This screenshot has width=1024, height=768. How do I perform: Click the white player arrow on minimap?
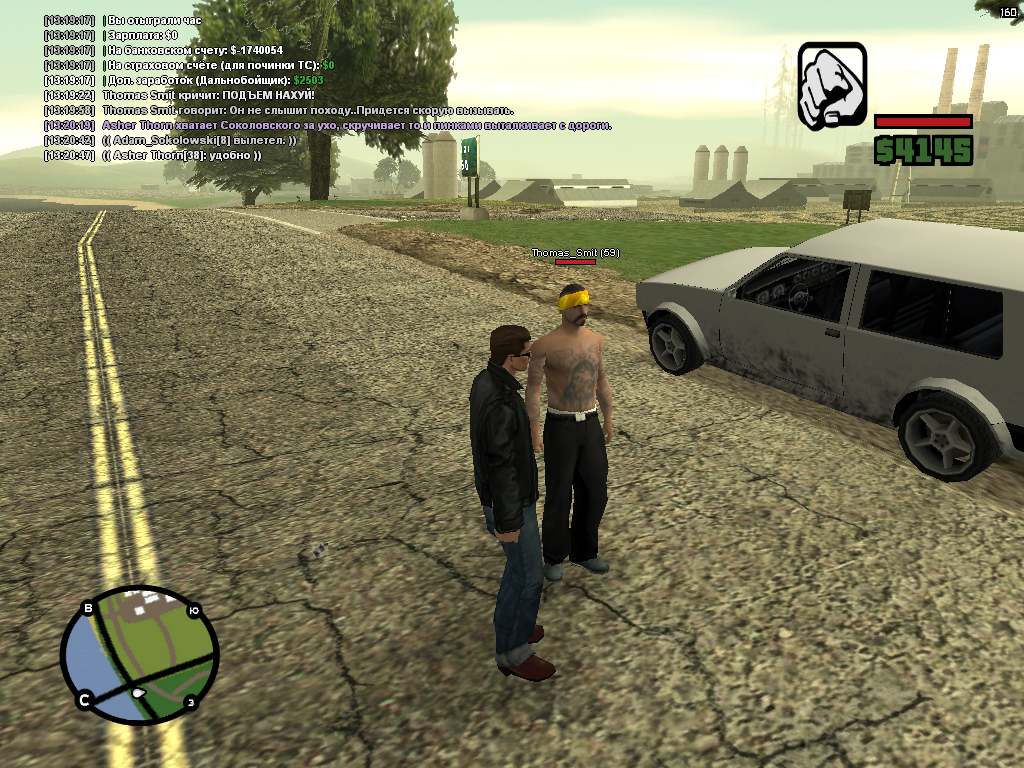click(x=138, y=692)
